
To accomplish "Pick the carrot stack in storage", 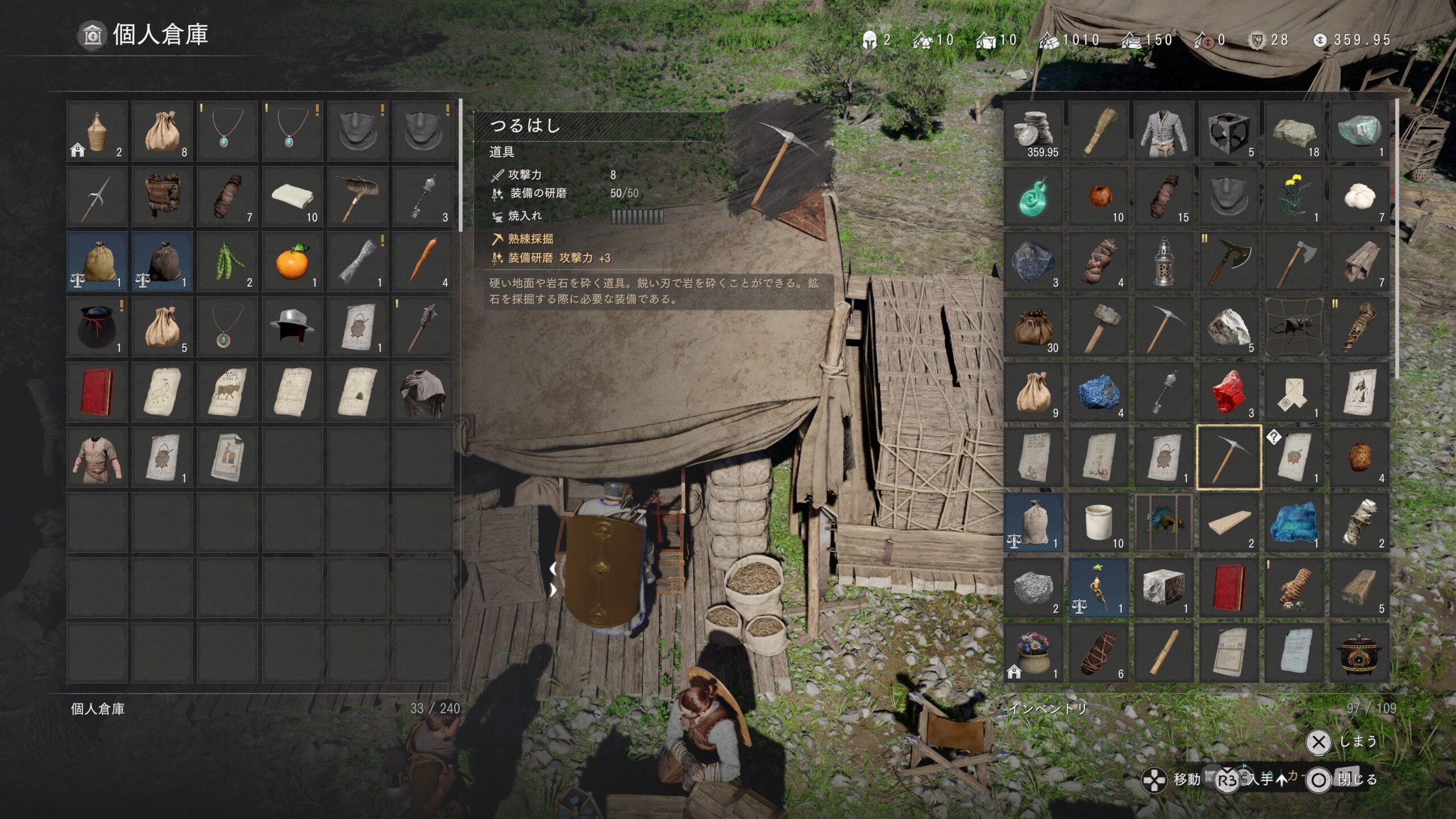I will [x=423, y=262].
